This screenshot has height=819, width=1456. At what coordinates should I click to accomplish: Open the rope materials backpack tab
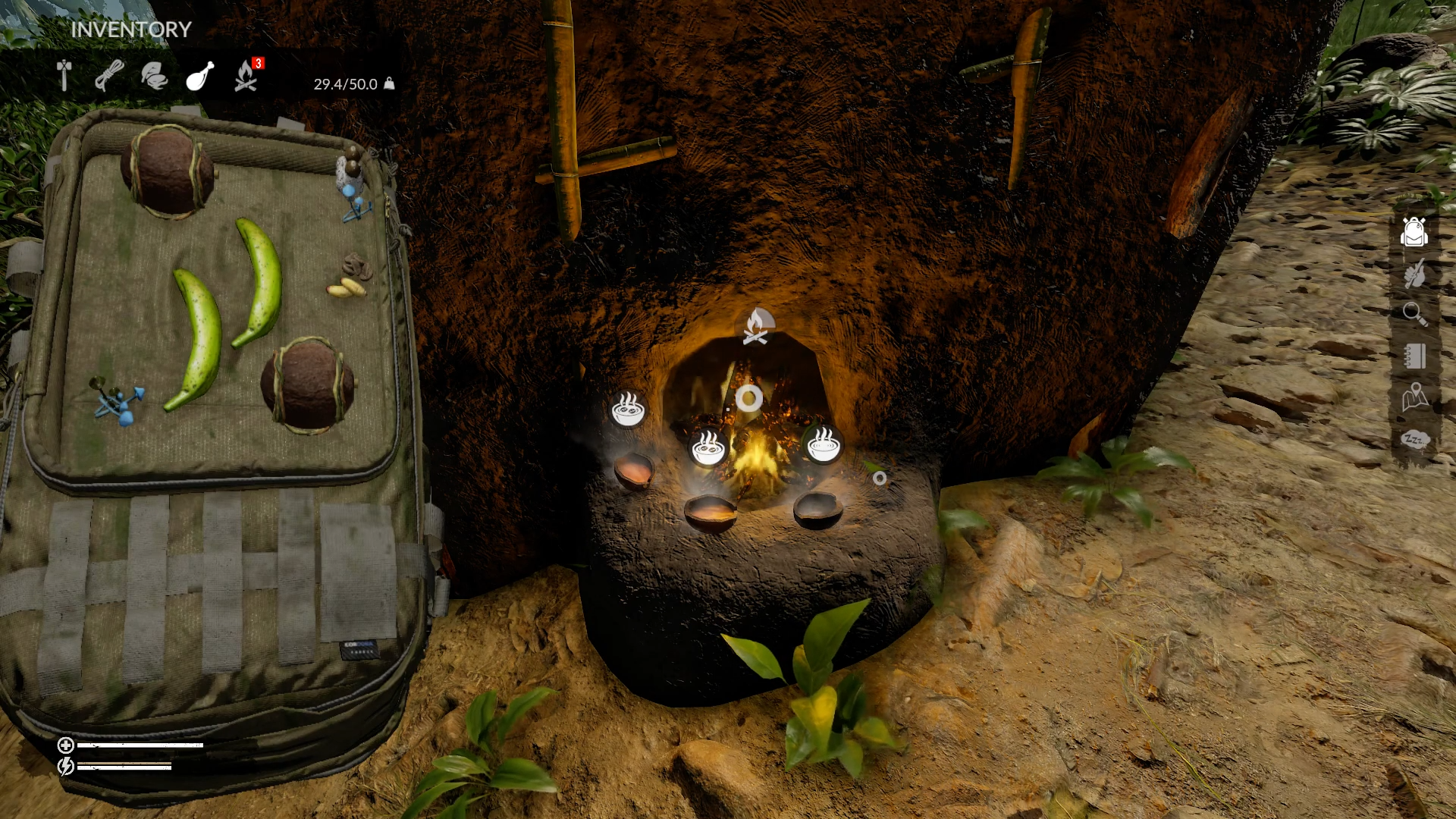109,76
